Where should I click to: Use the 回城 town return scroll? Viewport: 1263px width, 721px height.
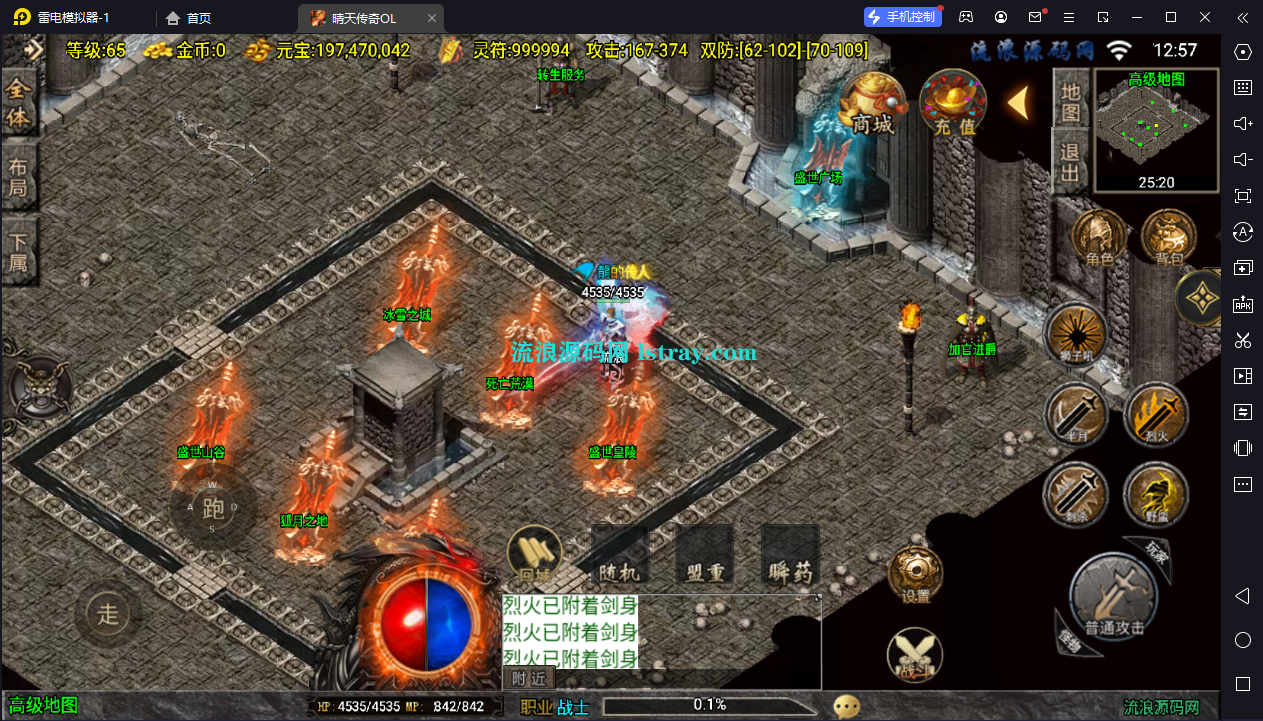click(535, 555)
